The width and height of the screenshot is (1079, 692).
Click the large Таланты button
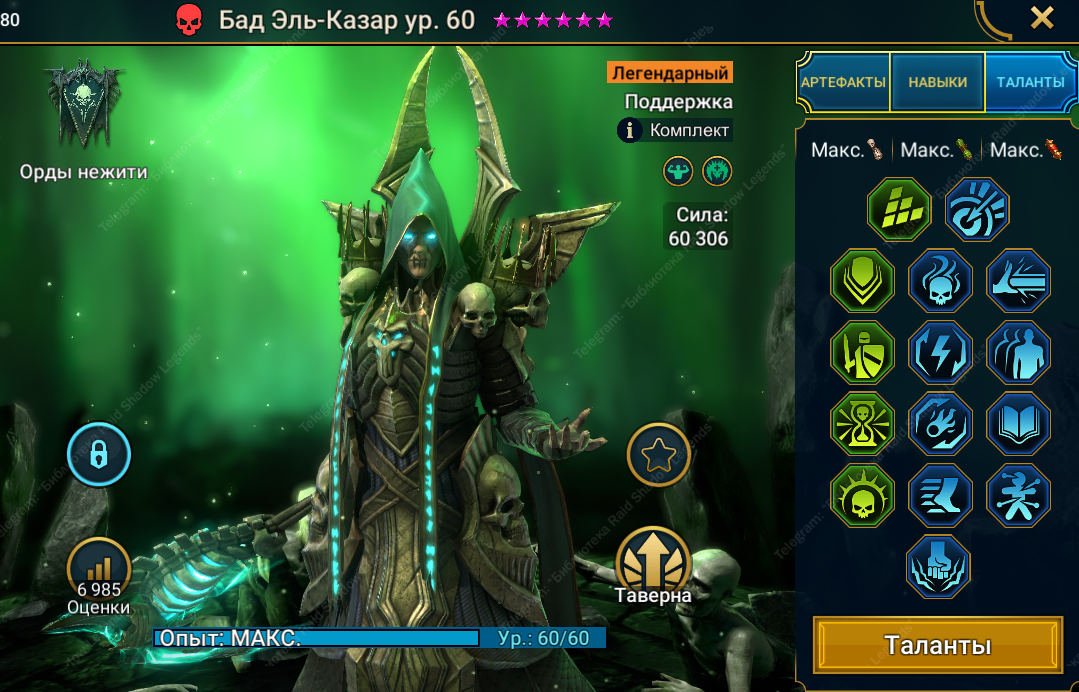point(937,645)
